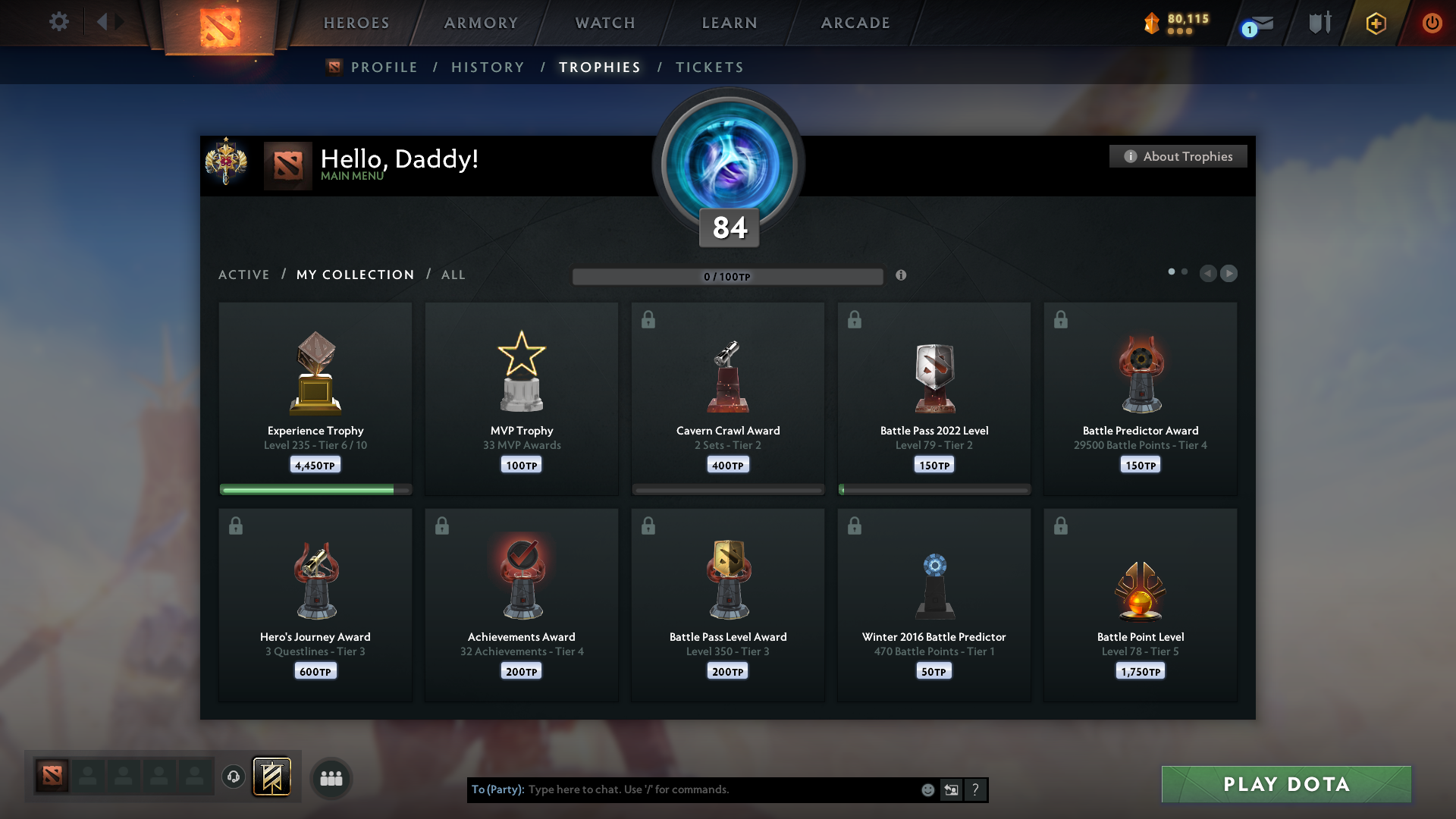Open the TROPHIES tab
This screenshot has height=819, width=1456.
click(x=599, y=67)
